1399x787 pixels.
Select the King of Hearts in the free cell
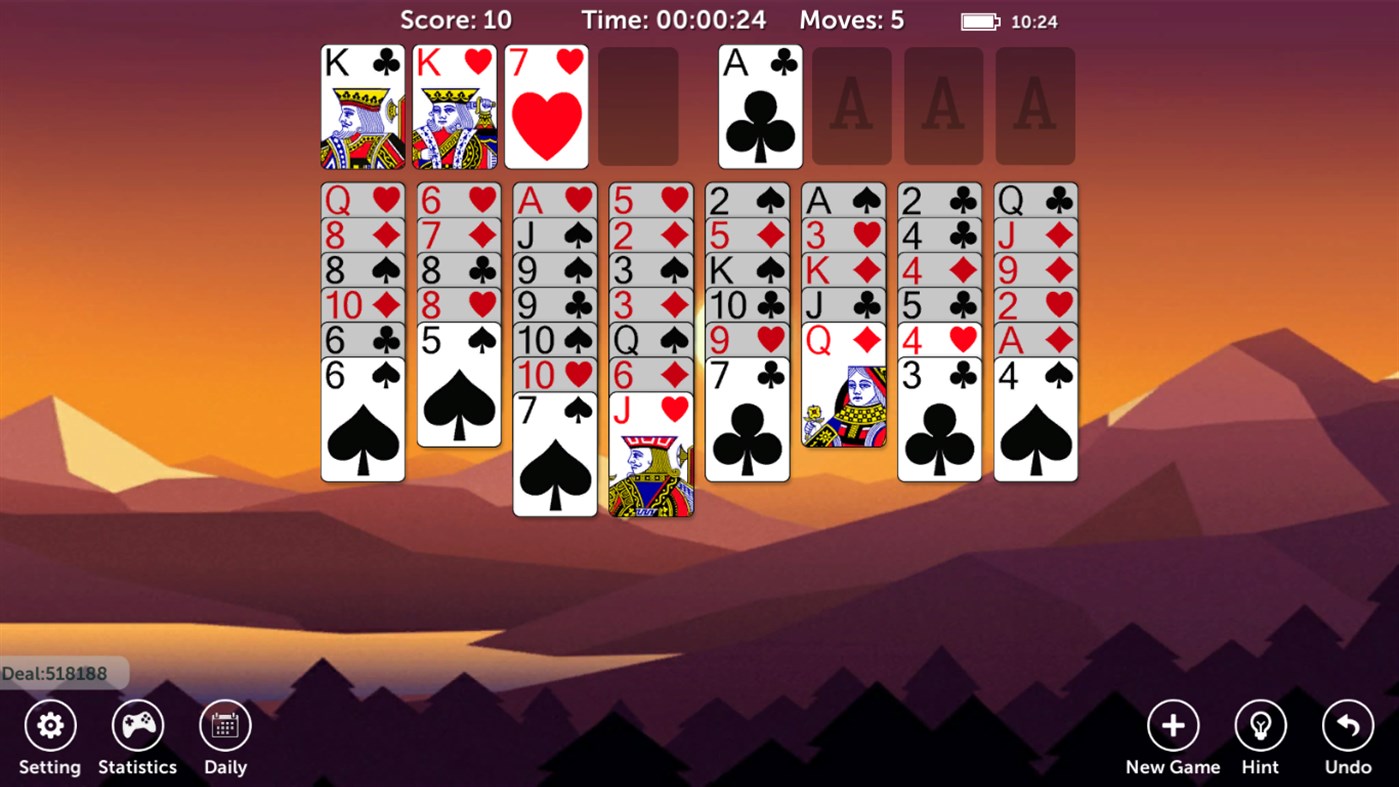[454, 105]
